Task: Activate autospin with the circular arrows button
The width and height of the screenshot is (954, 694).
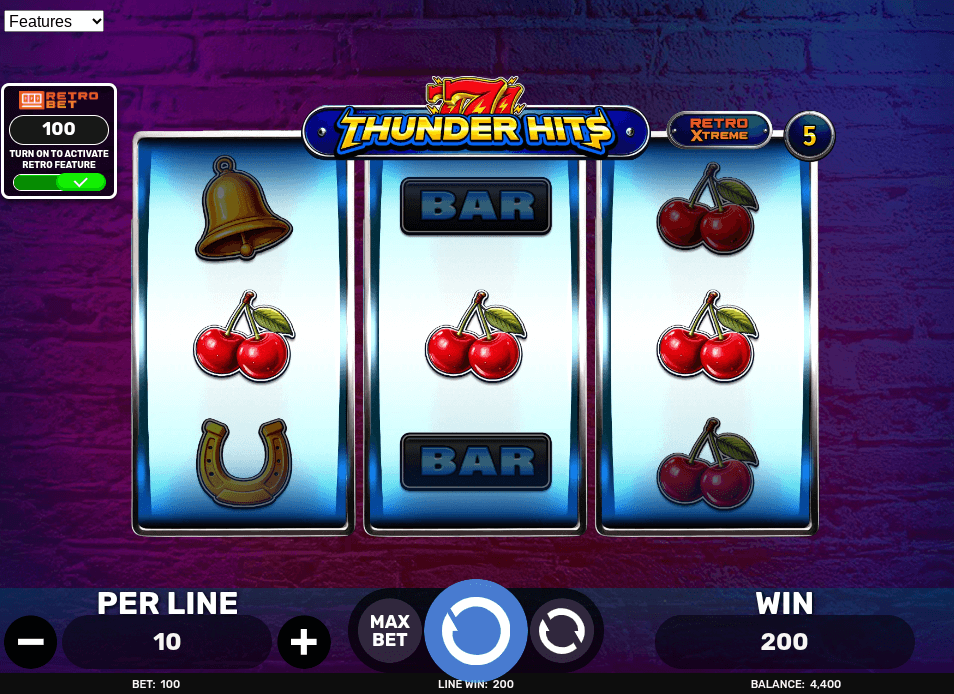Action: [562, 631]
